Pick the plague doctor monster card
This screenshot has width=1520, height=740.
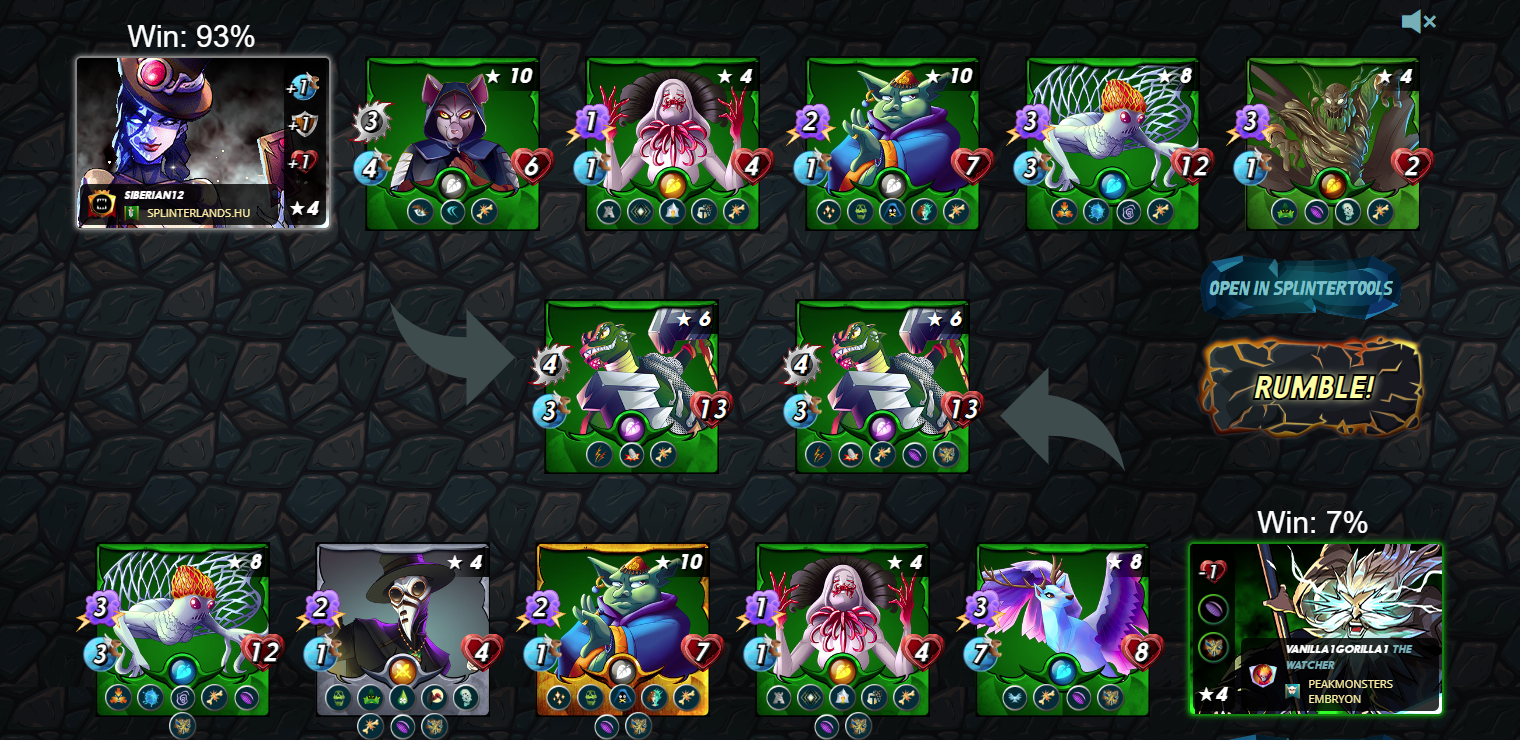403,629
